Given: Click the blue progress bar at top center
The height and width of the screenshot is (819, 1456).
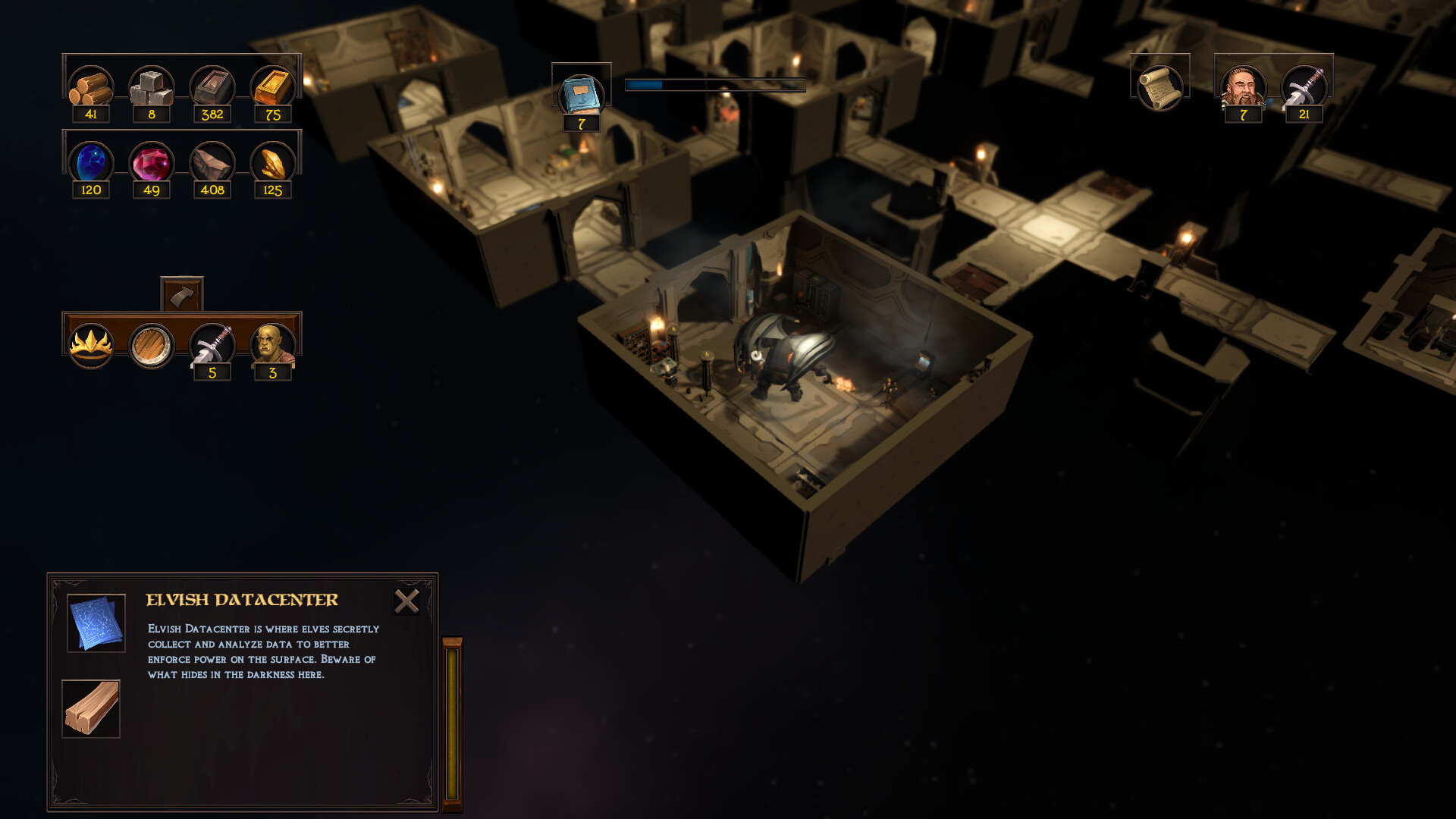Looking at the screenshot, I should coord(714,85).
